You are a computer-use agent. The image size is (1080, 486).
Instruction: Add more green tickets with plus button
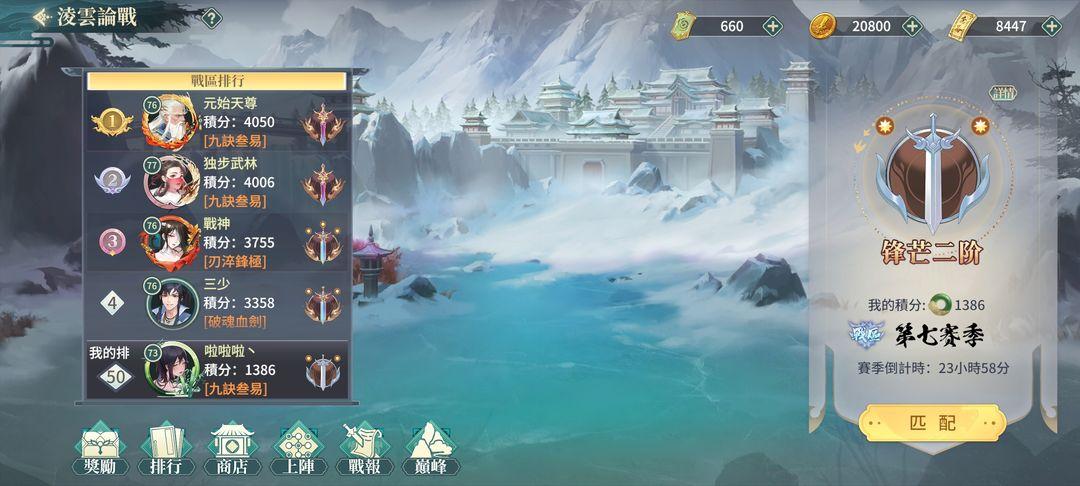point(772,26)
